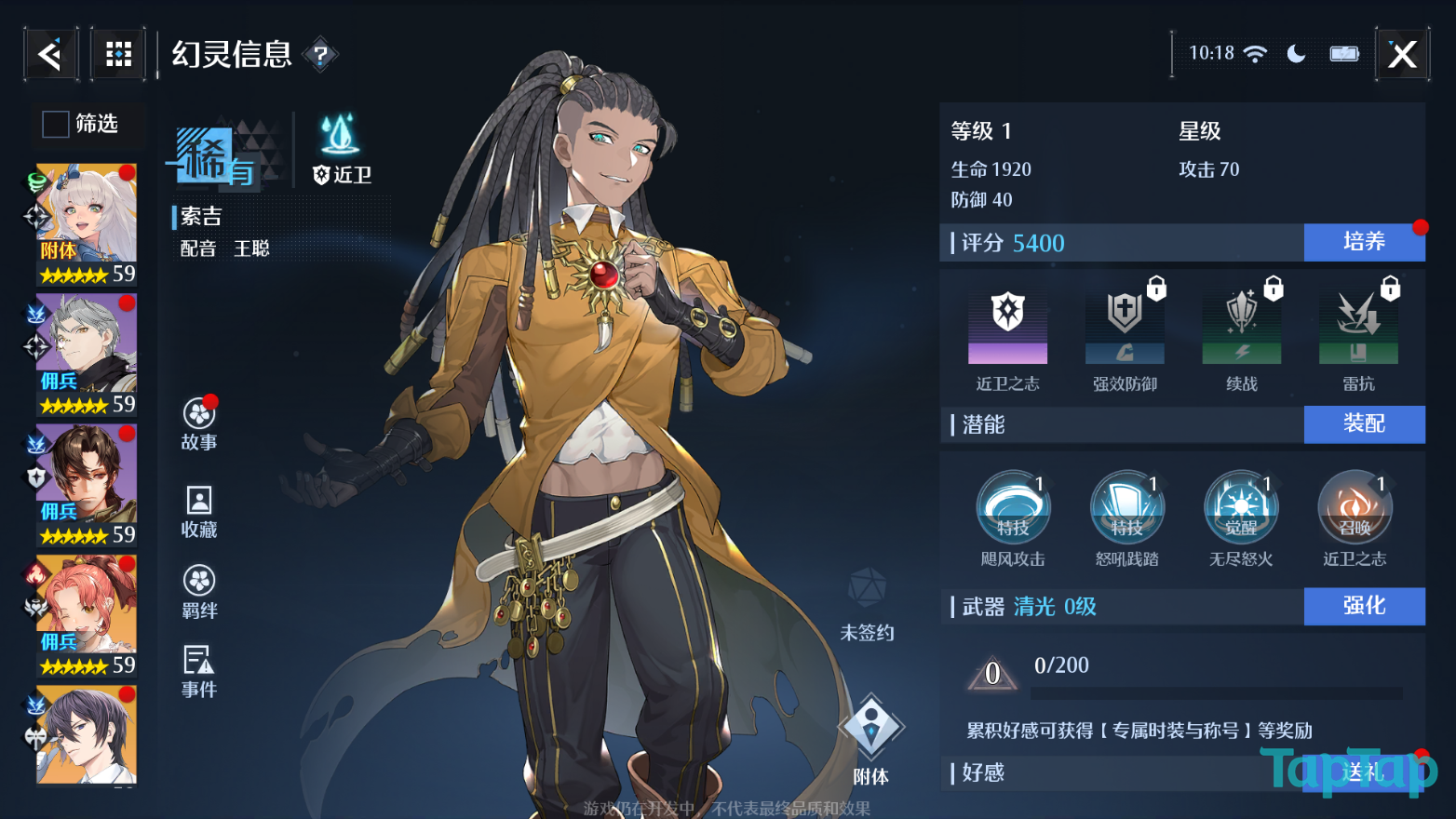The height and width of the screenshot is (819, 1456).
Task: Select the white-haired girl 附体 portrait
Action: (x=87, y=223)
